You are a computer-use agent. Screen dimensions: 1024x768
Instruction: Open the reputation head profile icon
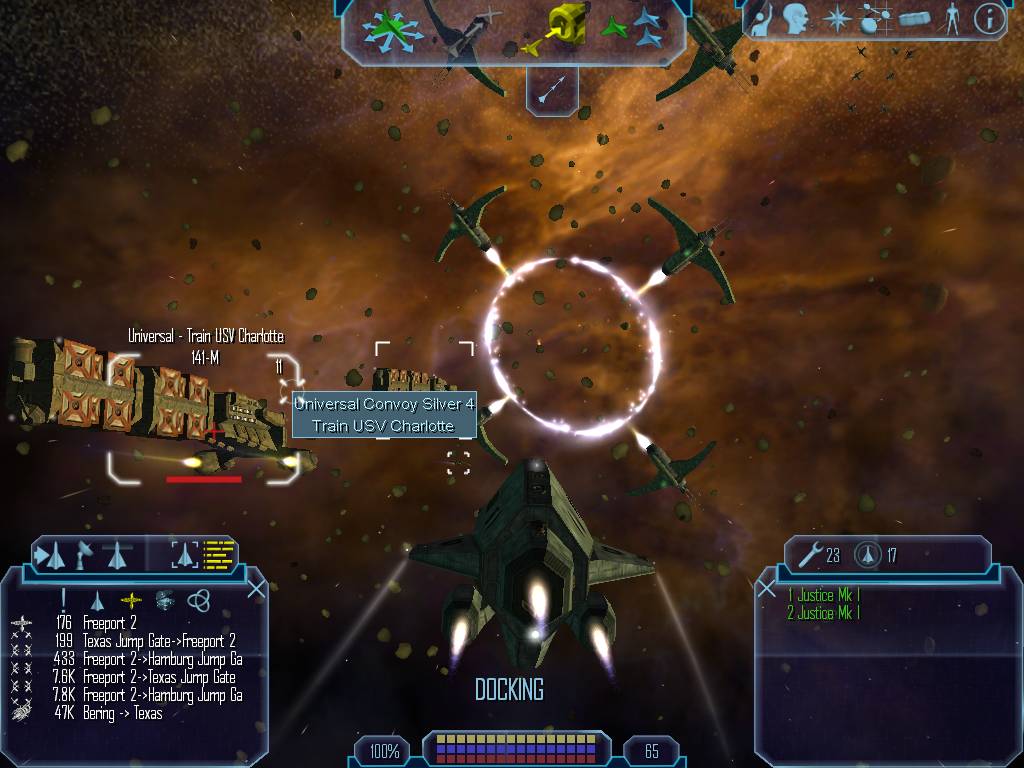pyautogui.click(x=796, y=18)
